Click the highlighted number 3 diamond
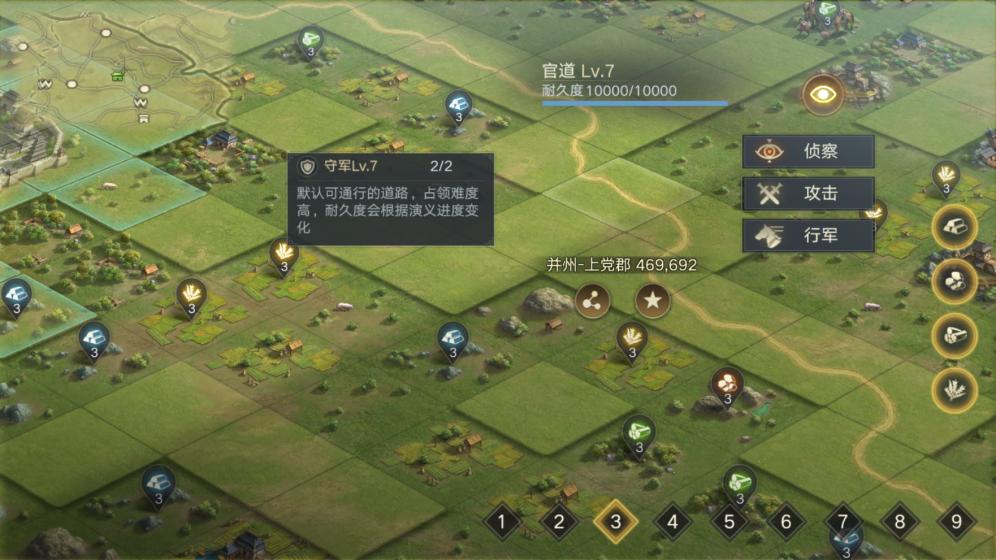 616,521
